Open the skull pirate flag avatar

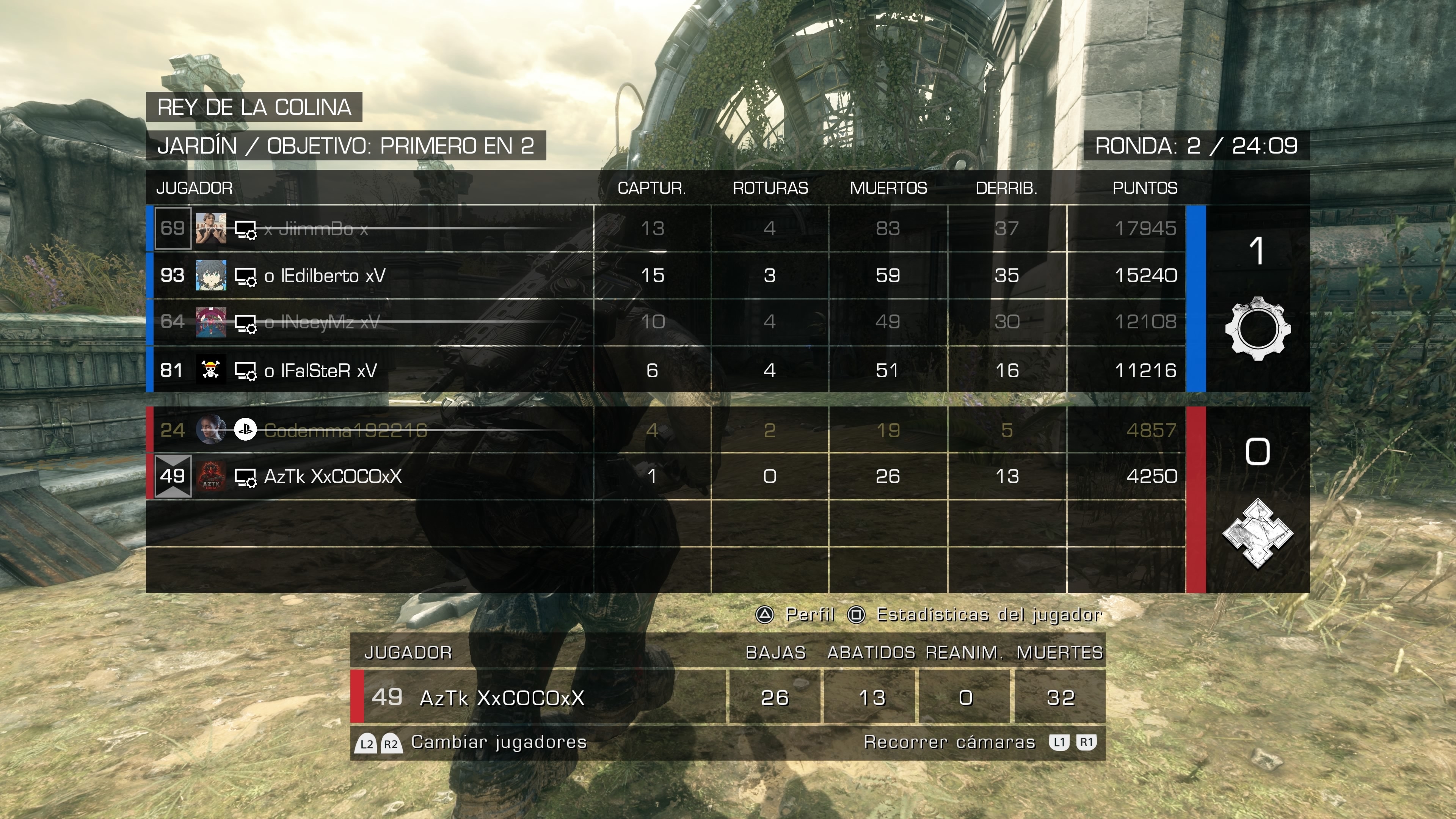(211, 371)
